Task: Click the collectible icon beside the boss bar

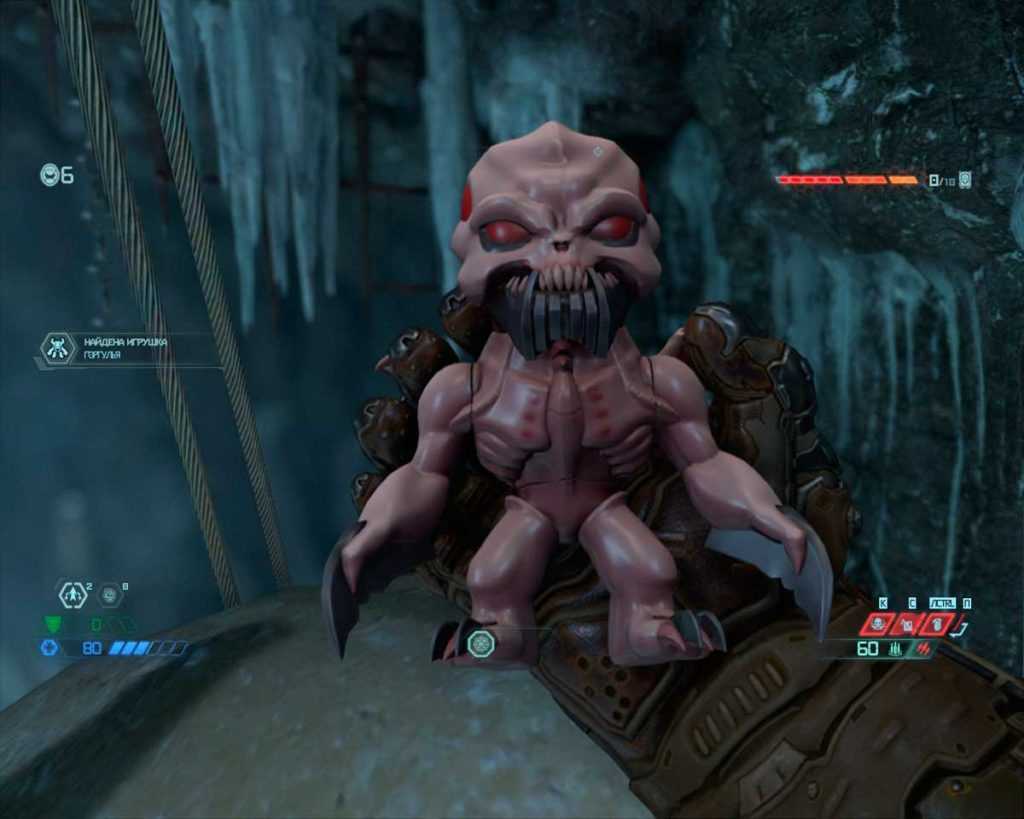Action: point(965,180)
